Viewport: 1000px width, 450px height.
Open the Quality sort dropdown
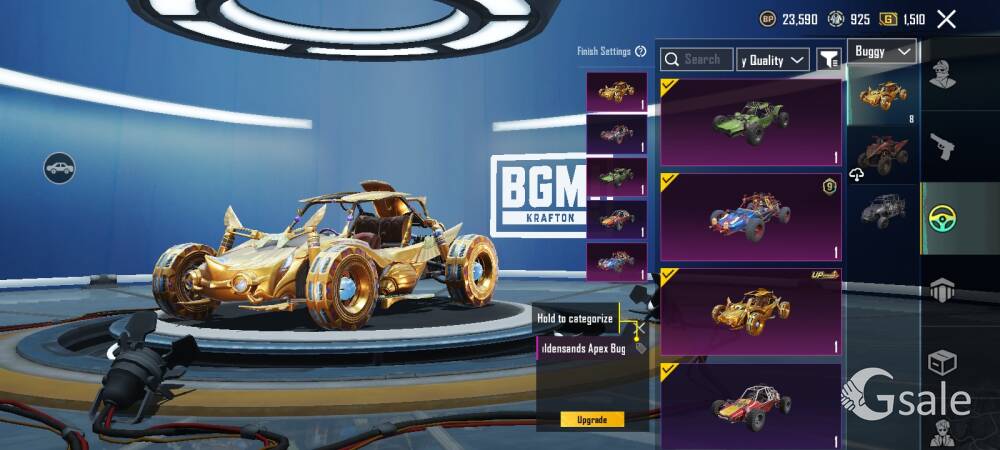[x=773, y=60]
